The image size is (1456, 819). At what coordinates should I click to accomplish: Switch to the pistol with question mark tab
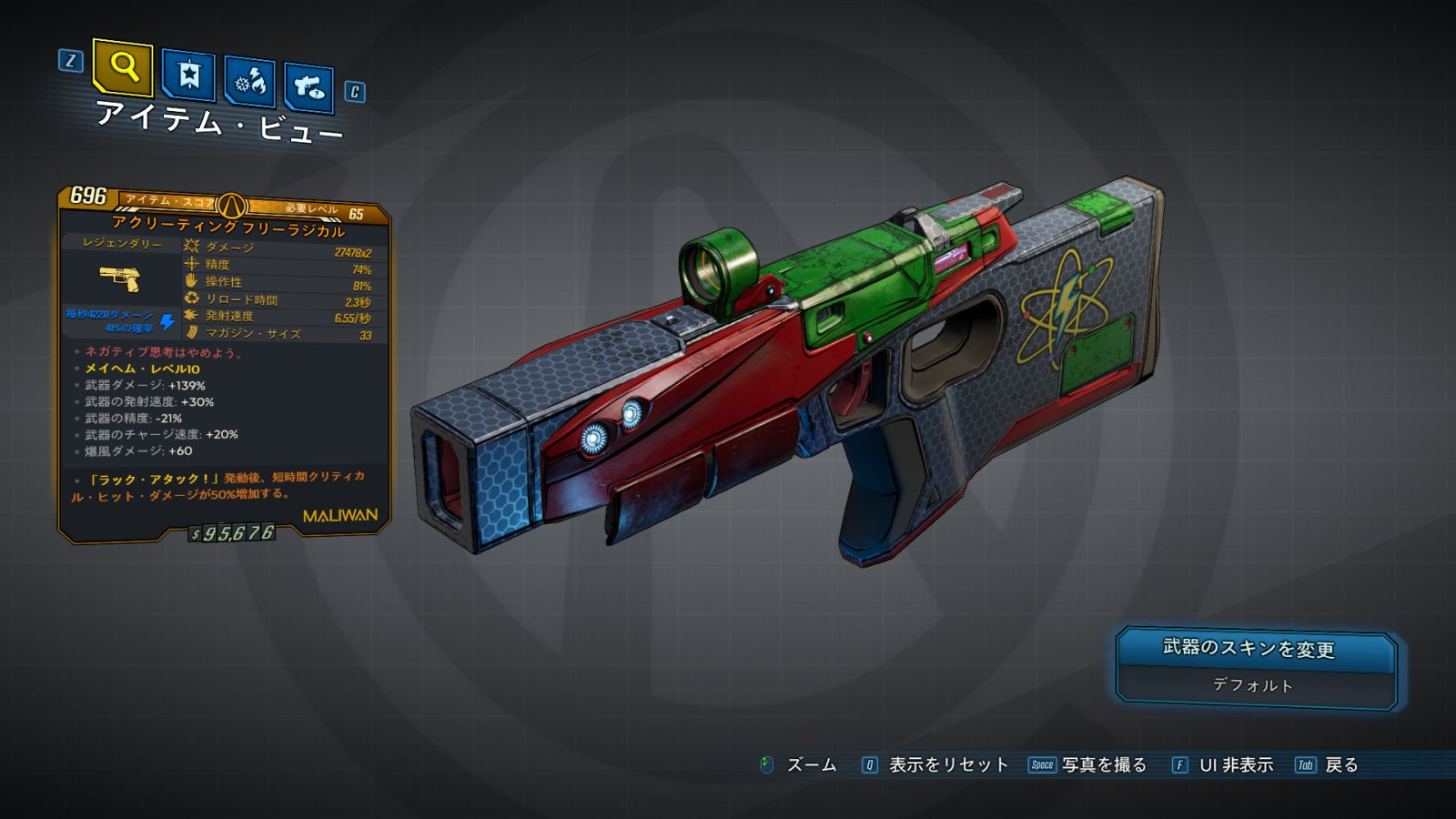point(309,88)
